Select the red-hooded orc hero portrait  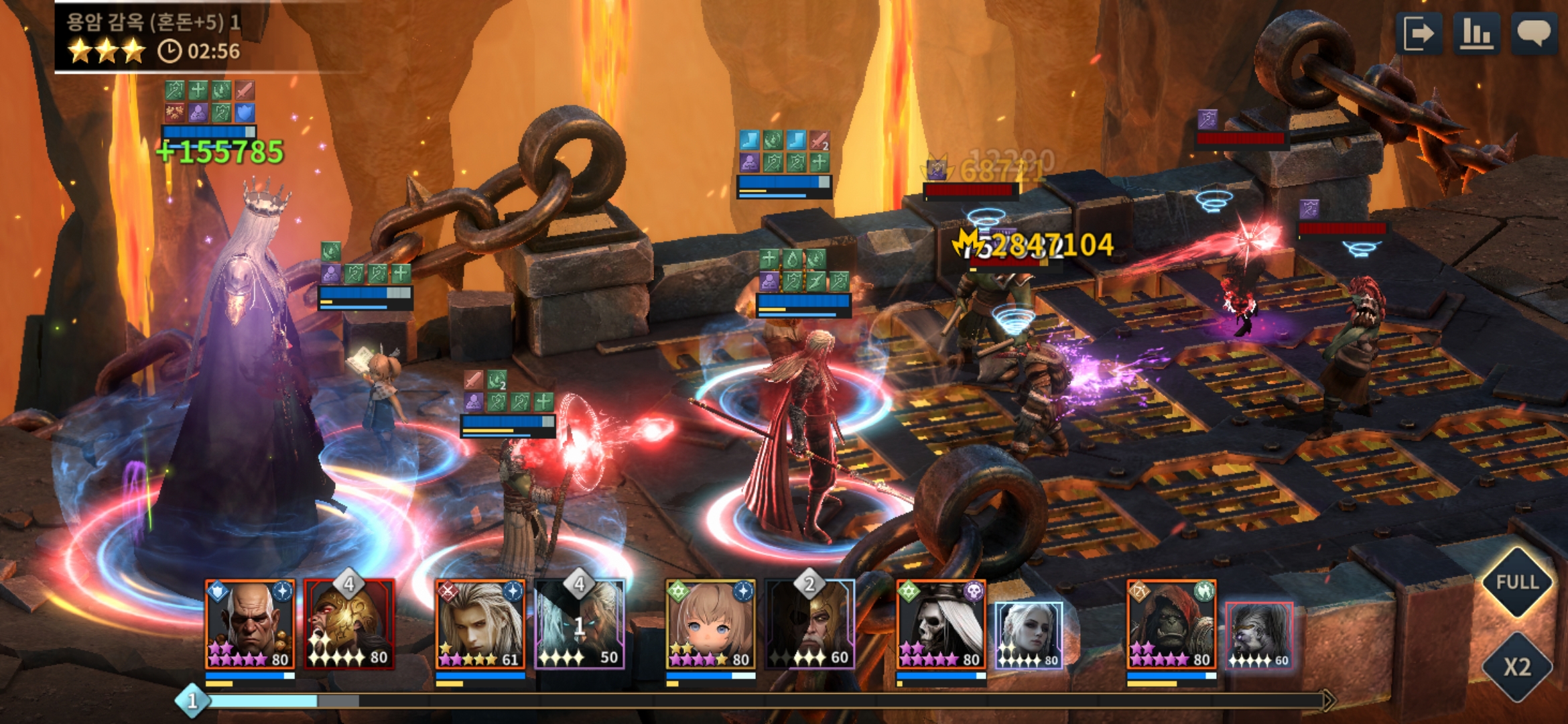[1171, 624]
